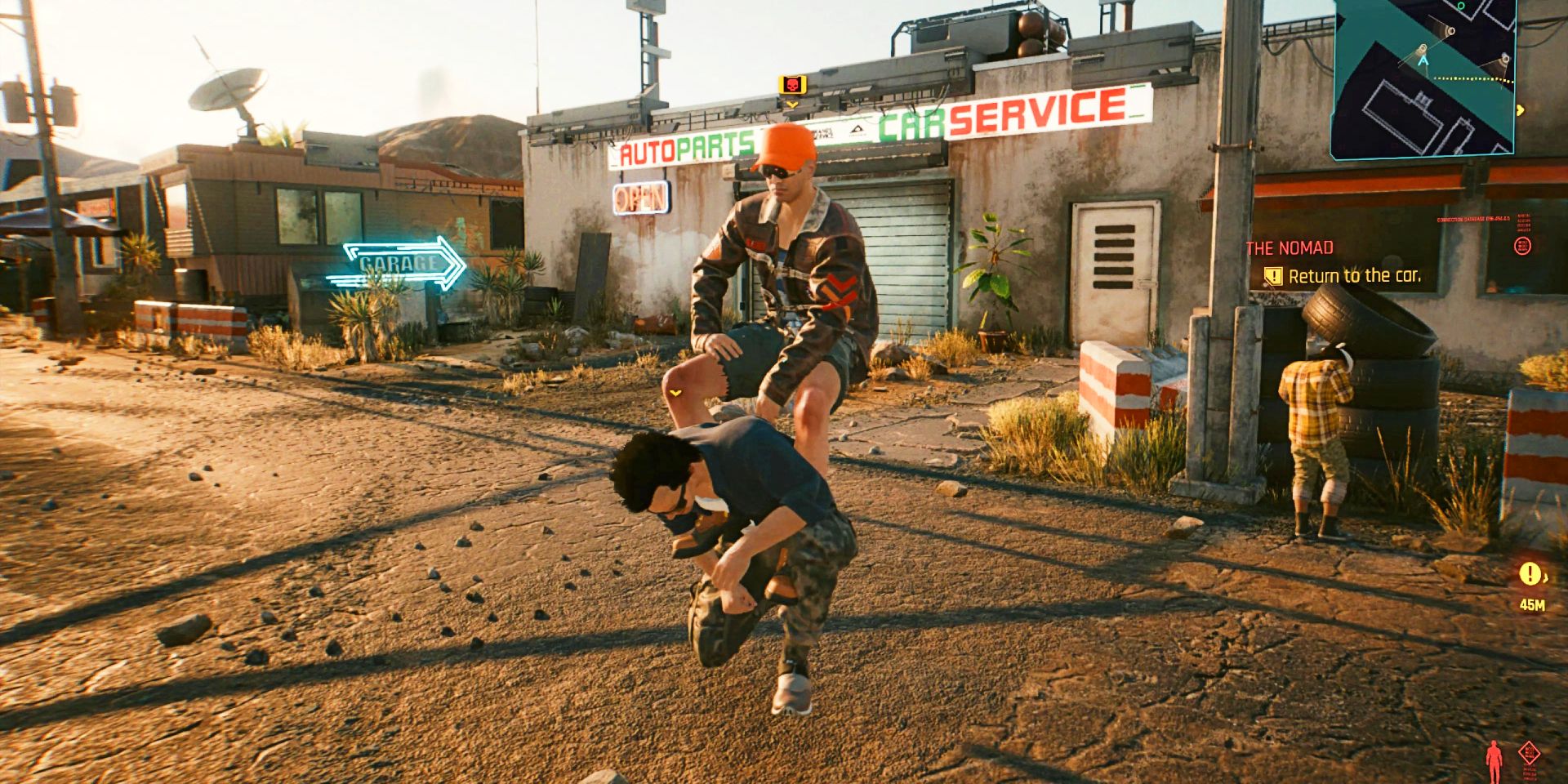Click a camera cone icon on the minimap
1568x784 pixels.
(x=1451, y=31)
